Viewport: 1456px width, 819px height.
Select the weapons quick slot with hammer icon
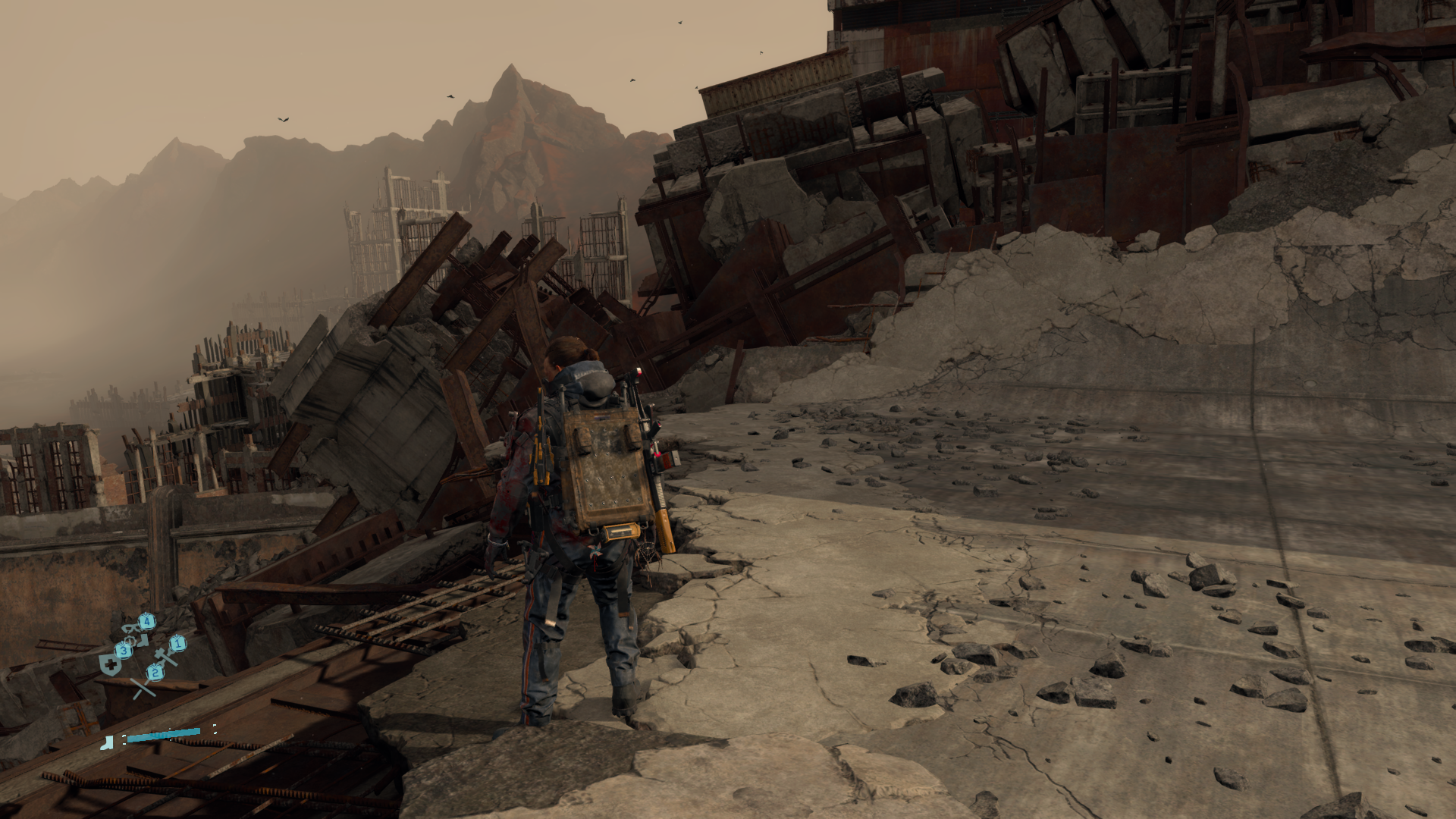(167, 654)
